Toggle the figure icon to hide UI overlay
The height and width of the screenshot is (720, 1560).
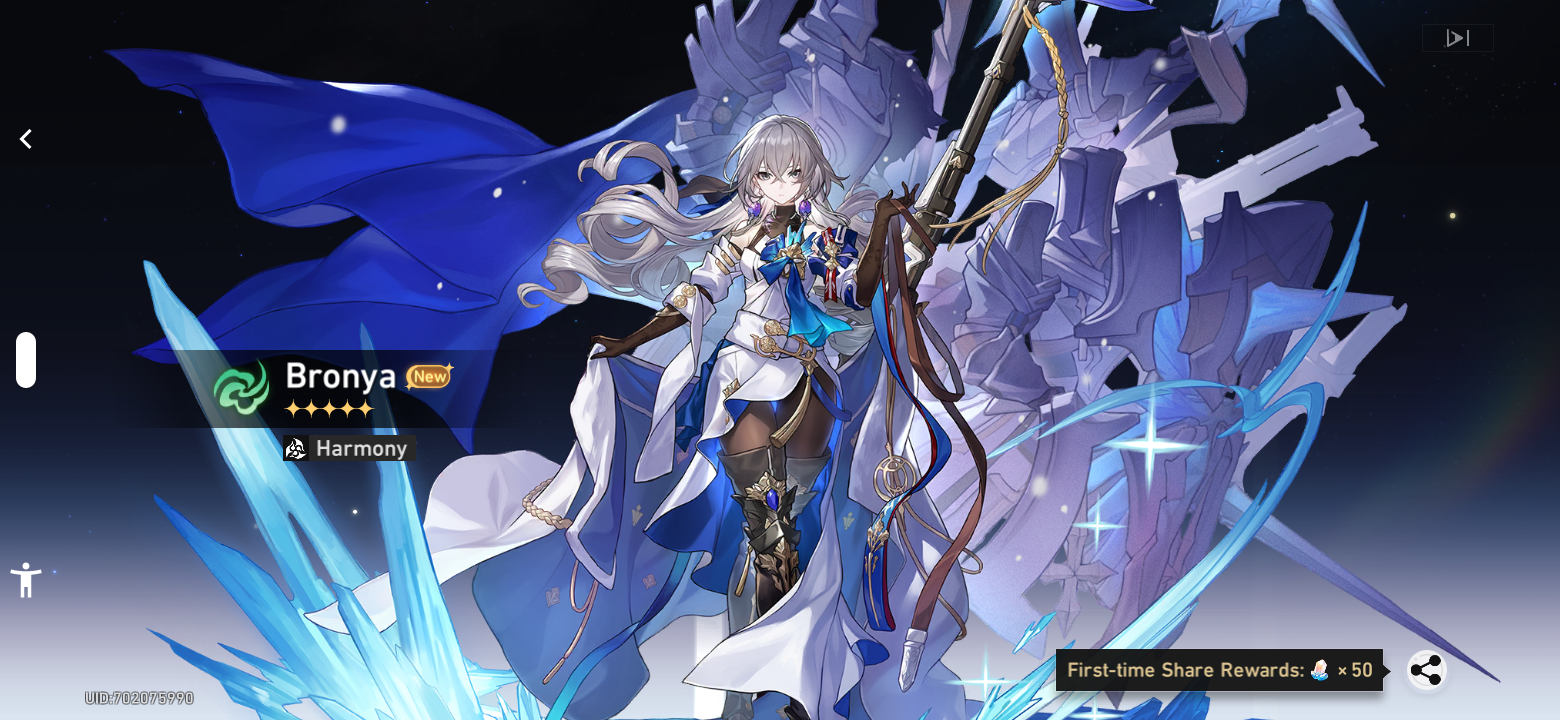click(25, 578)
